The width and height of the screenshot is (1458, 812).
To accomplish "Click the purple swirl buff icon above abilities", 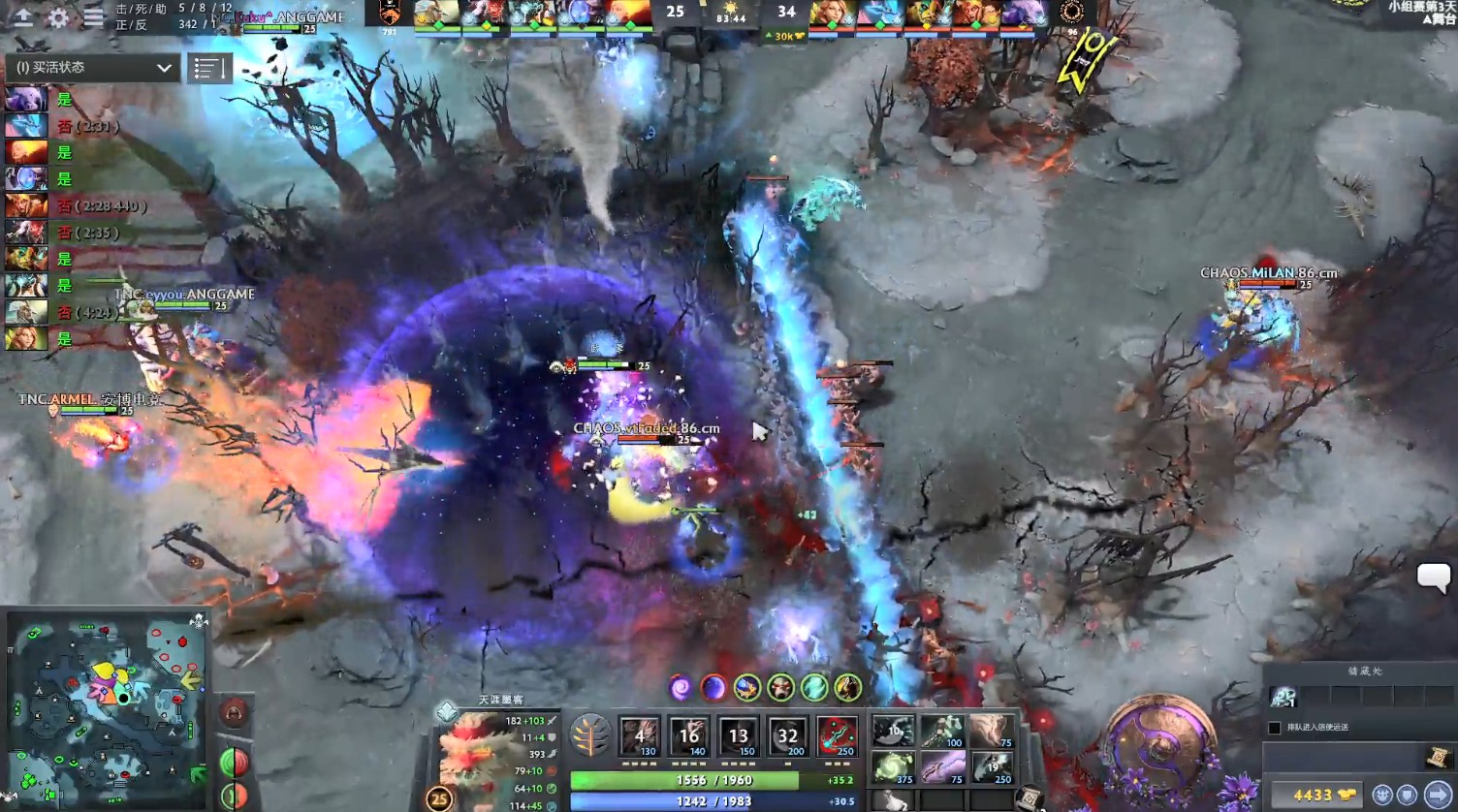I will pos(679,686).
